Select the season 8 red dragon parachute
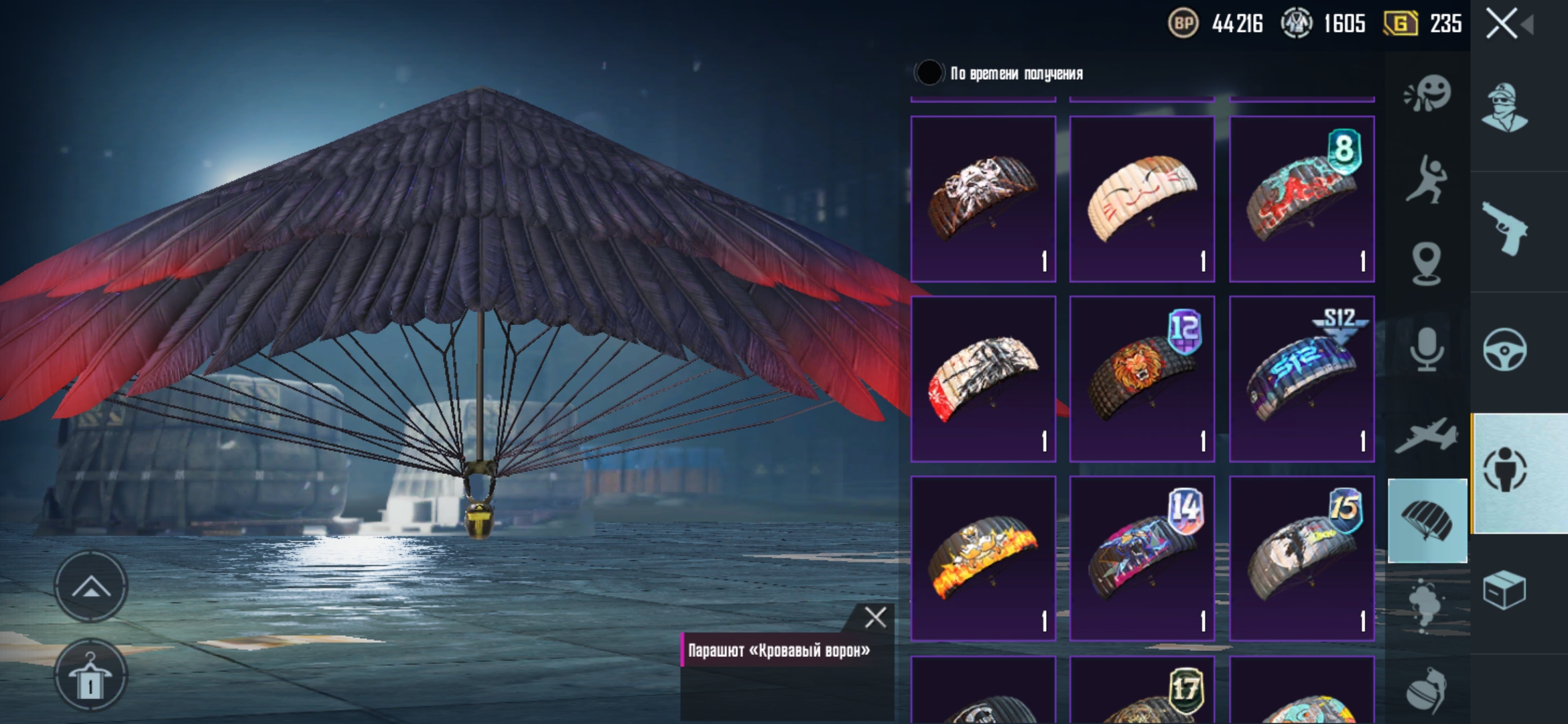Image resolution: width=1568 pixels, height=724 pixels. 1301,198
